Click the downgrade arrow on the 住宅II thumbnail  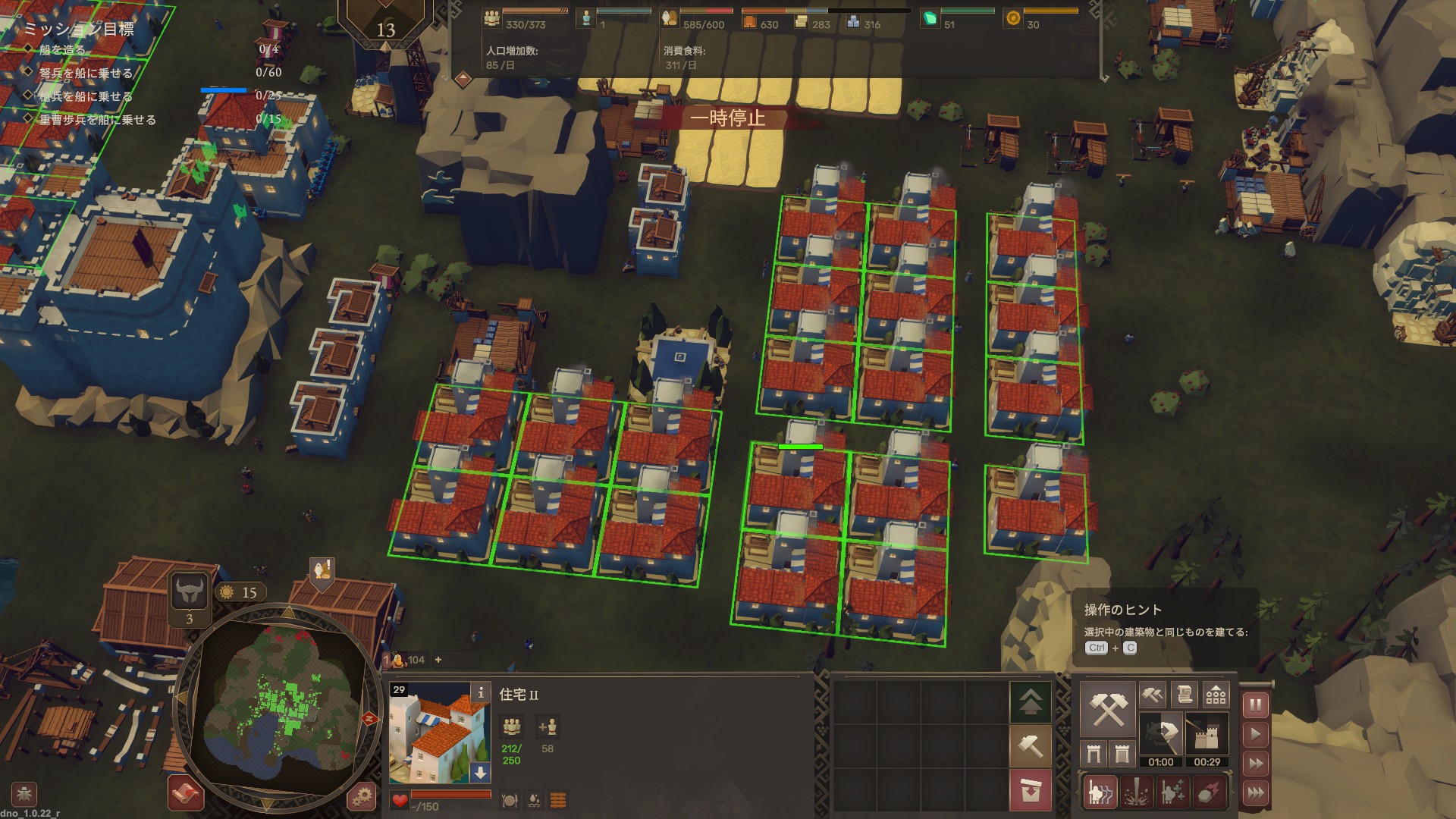pos(480,772)
